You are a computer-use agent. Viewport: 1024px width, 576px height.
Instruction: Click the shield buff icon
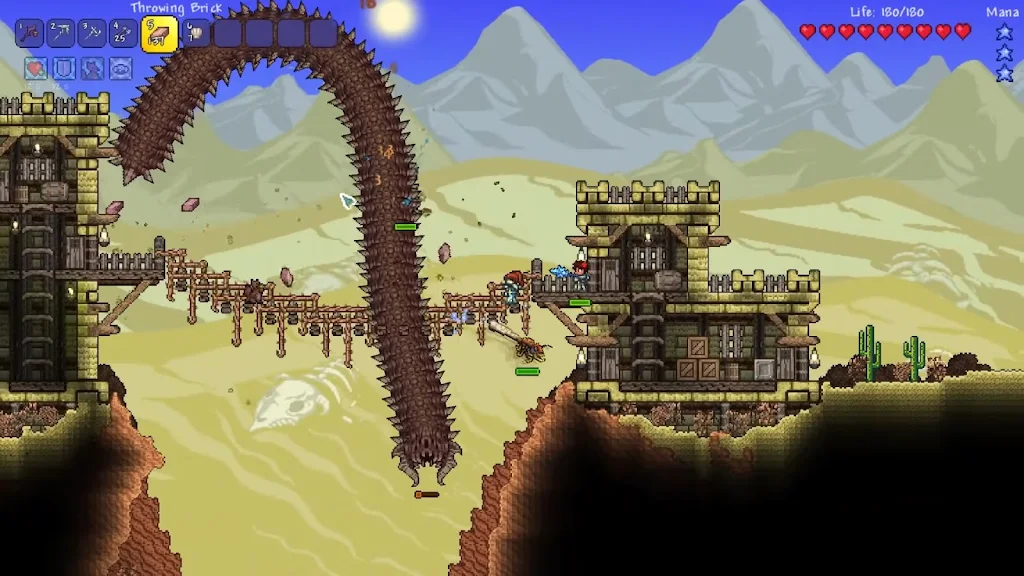pyautogui.click(x=64, y=69)
